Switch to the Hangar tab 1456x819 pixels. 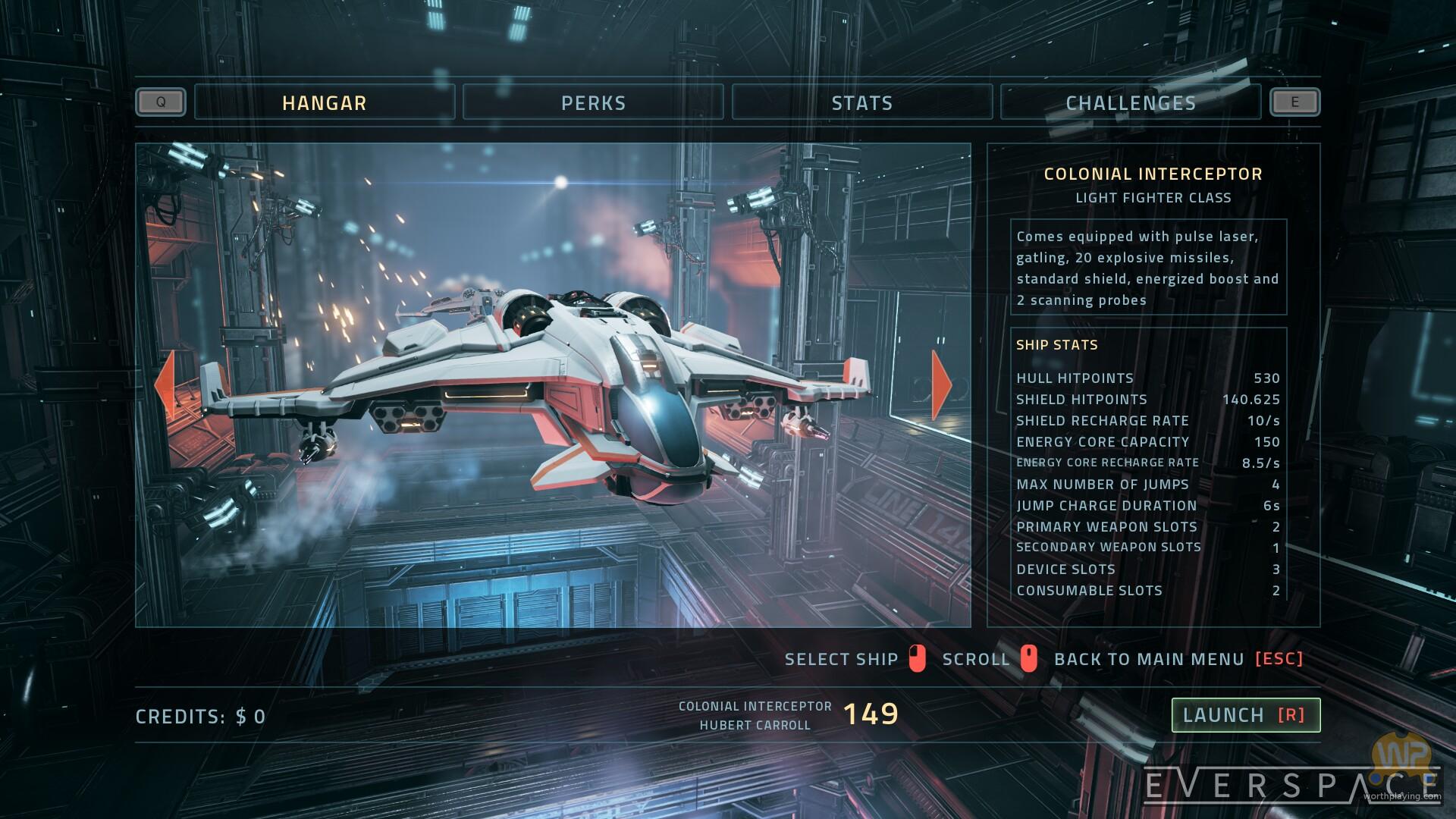pos(325,102)
